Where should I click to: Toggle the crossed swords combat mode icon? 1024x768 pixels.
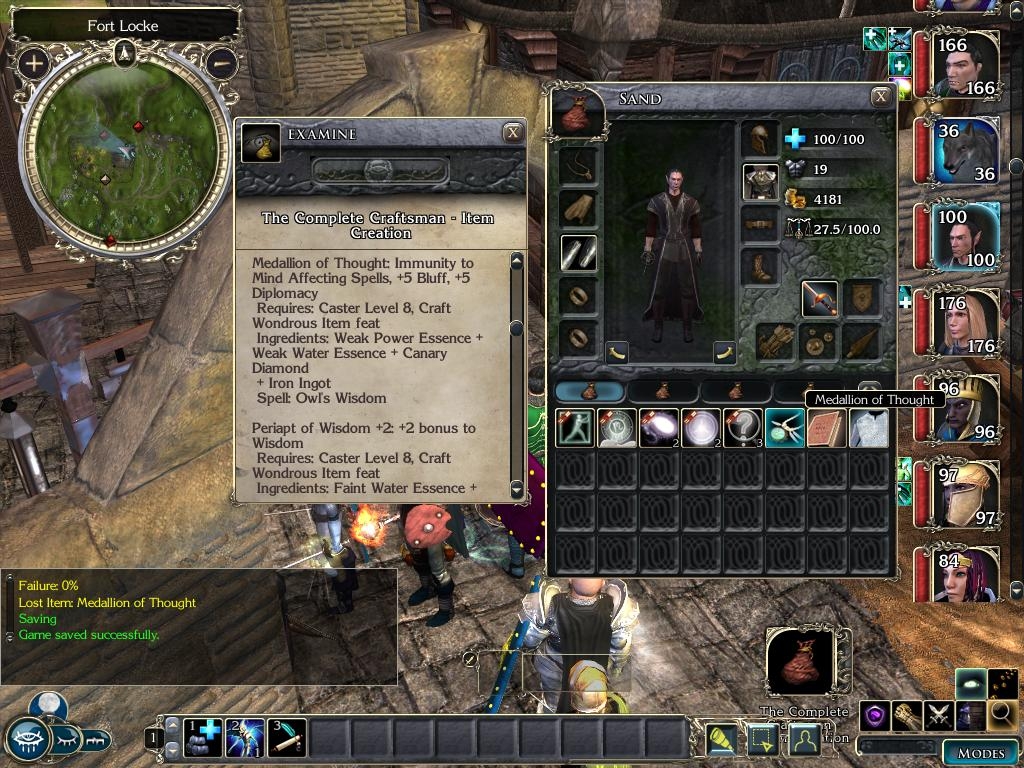(x=939, y=714)
